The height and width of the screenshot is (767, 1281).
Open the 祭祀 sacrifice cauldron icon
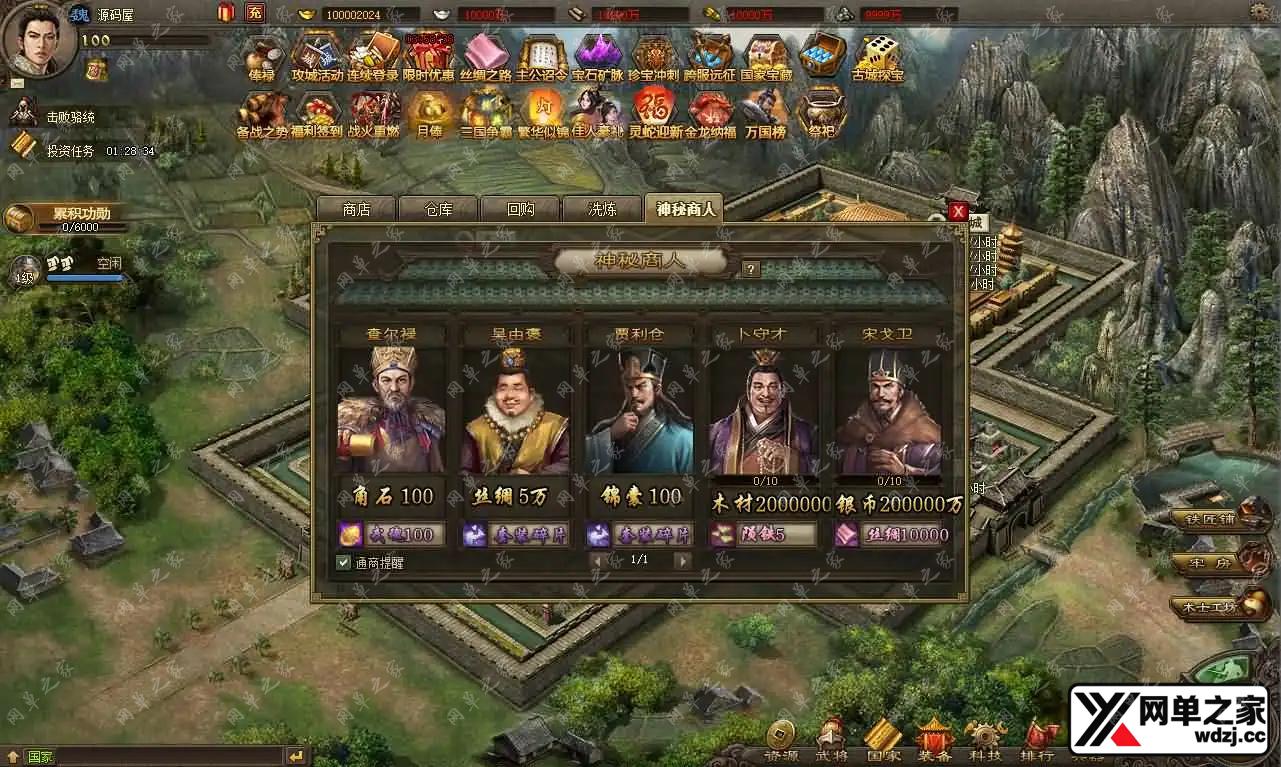(x=821, y=113)
